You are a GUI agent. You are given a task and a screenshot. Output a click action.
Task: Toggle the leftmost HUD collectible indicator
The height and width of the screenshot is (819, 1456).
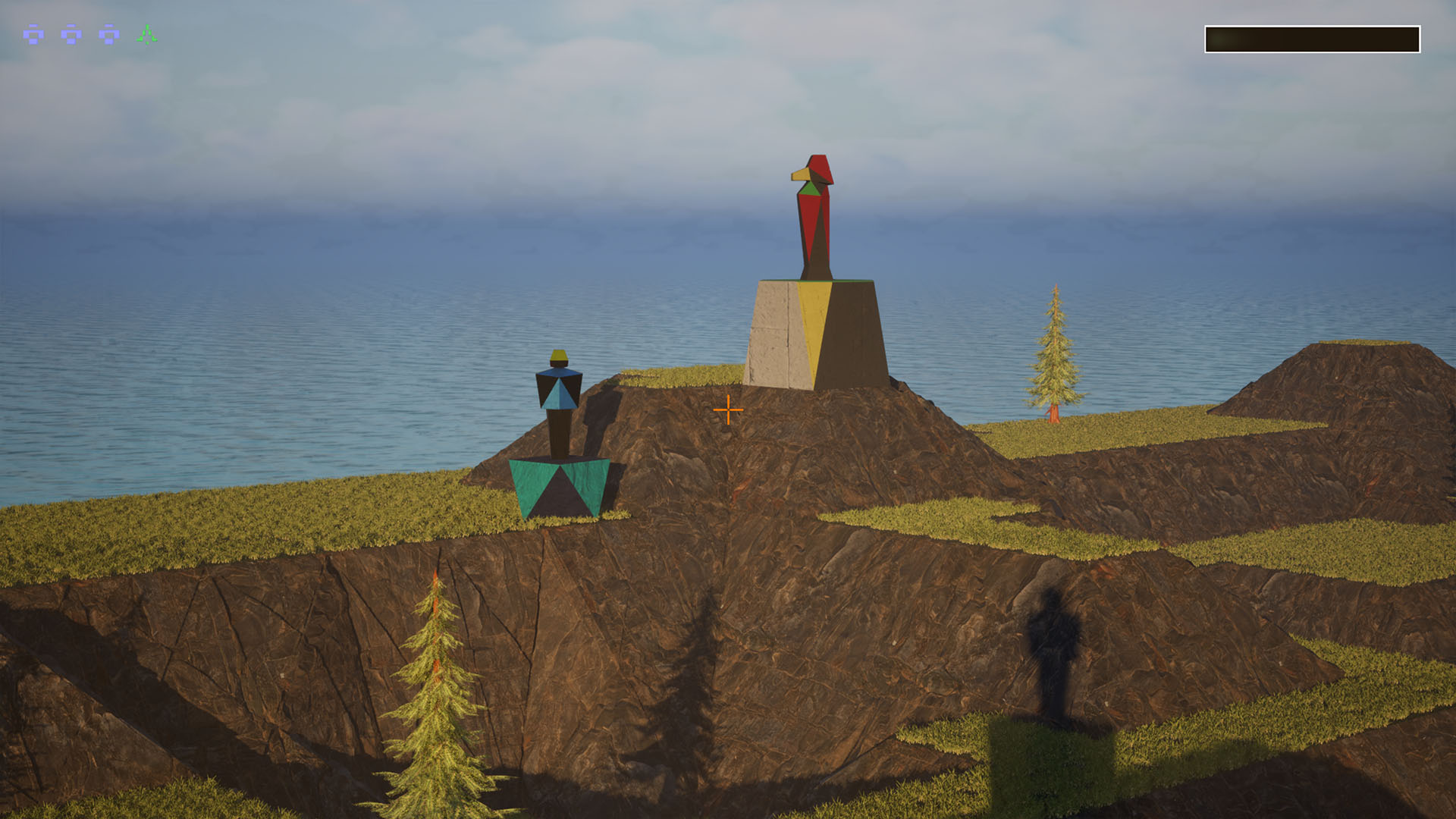pos(33,36)
